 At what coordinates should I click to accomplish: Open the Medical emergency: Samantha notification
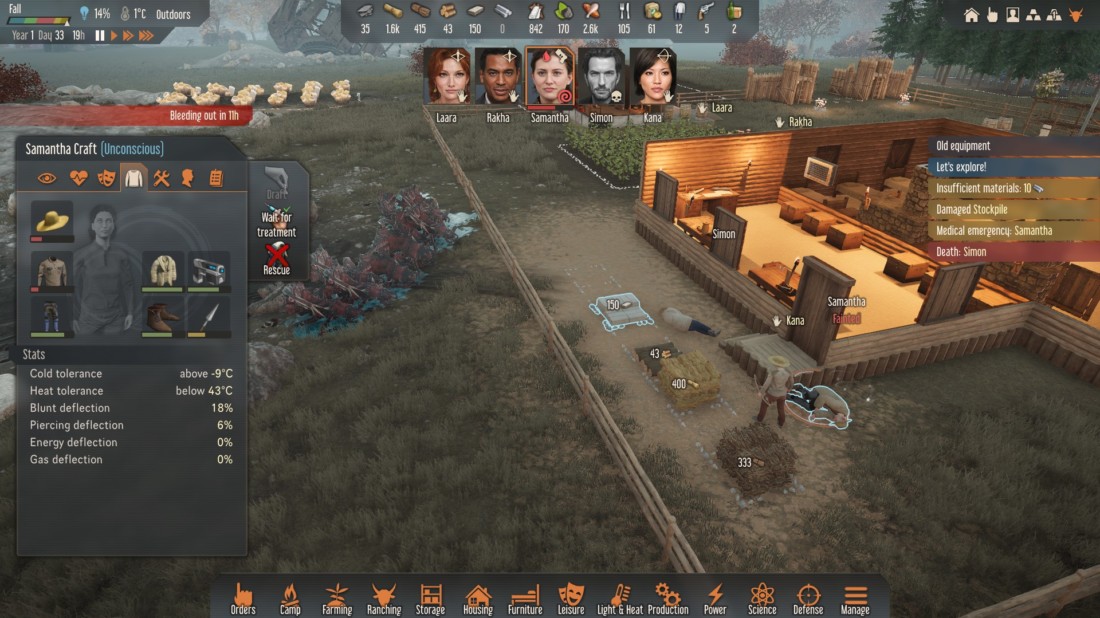(993, 230)
